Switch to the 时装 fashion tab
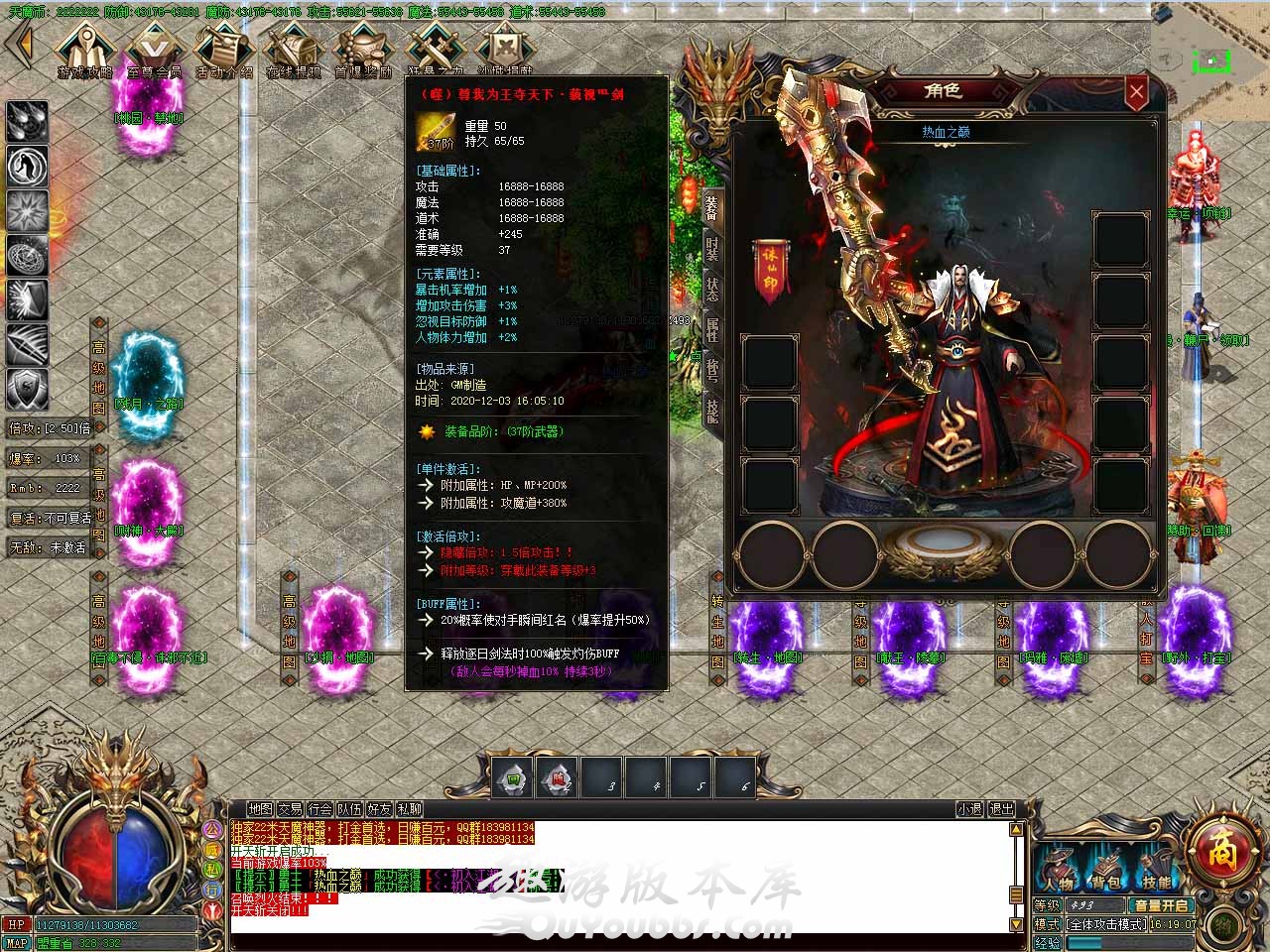 coord(712,249)
